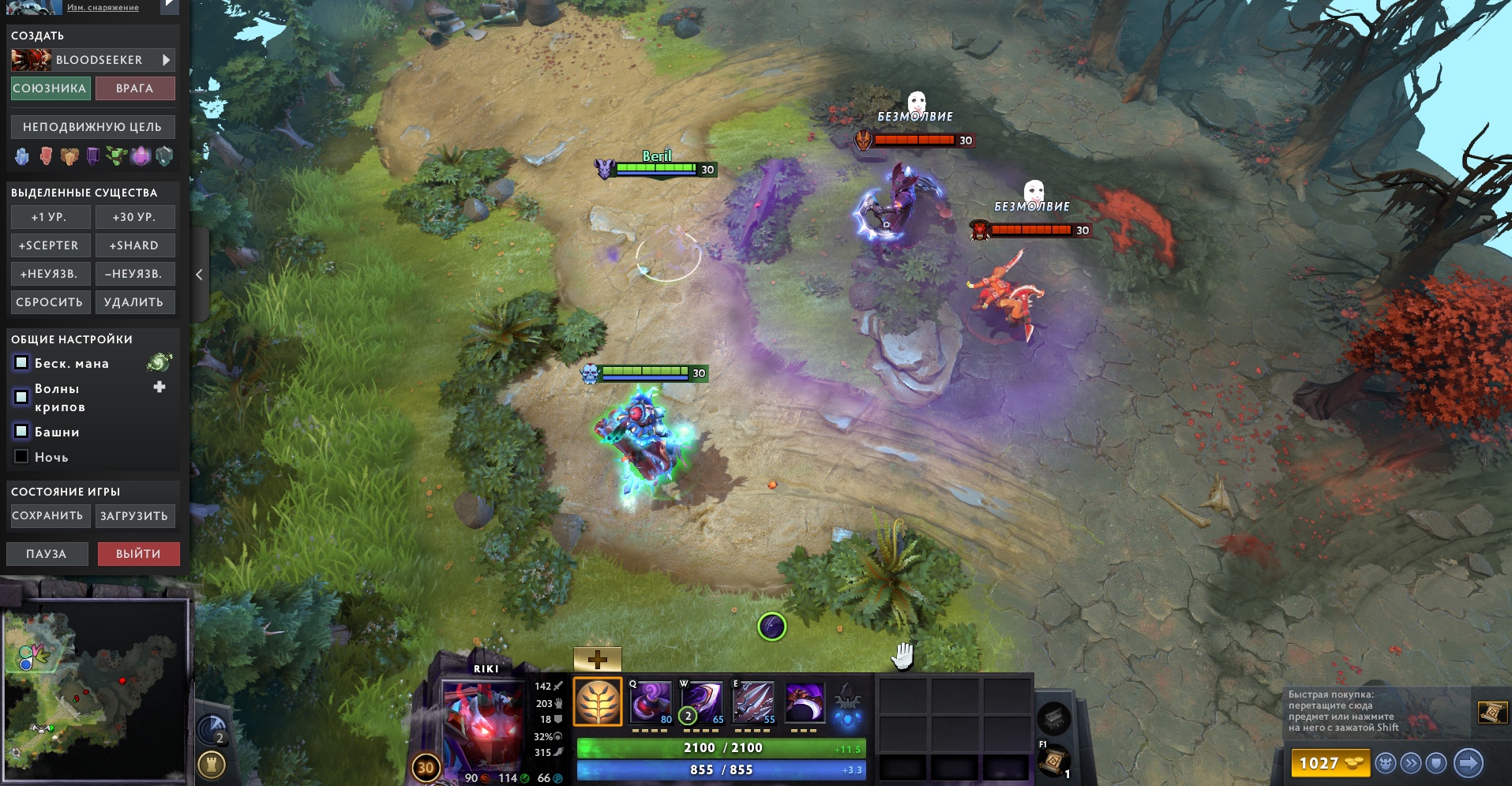
Task: Click the red 'ВЫЙТИ' button
Action: 137,553
